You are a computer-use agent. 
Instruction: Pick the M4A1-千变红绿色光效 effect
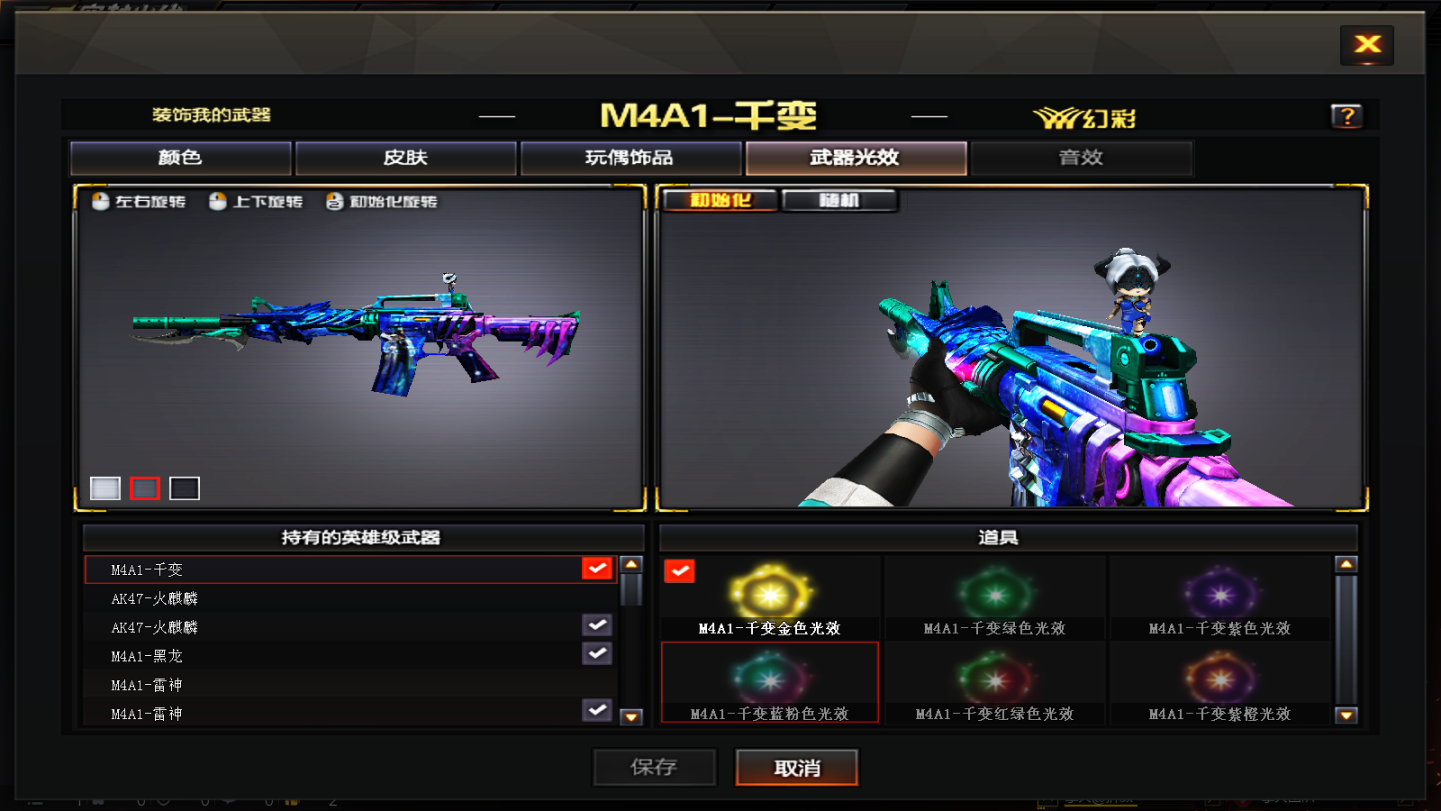coord(994,682)
